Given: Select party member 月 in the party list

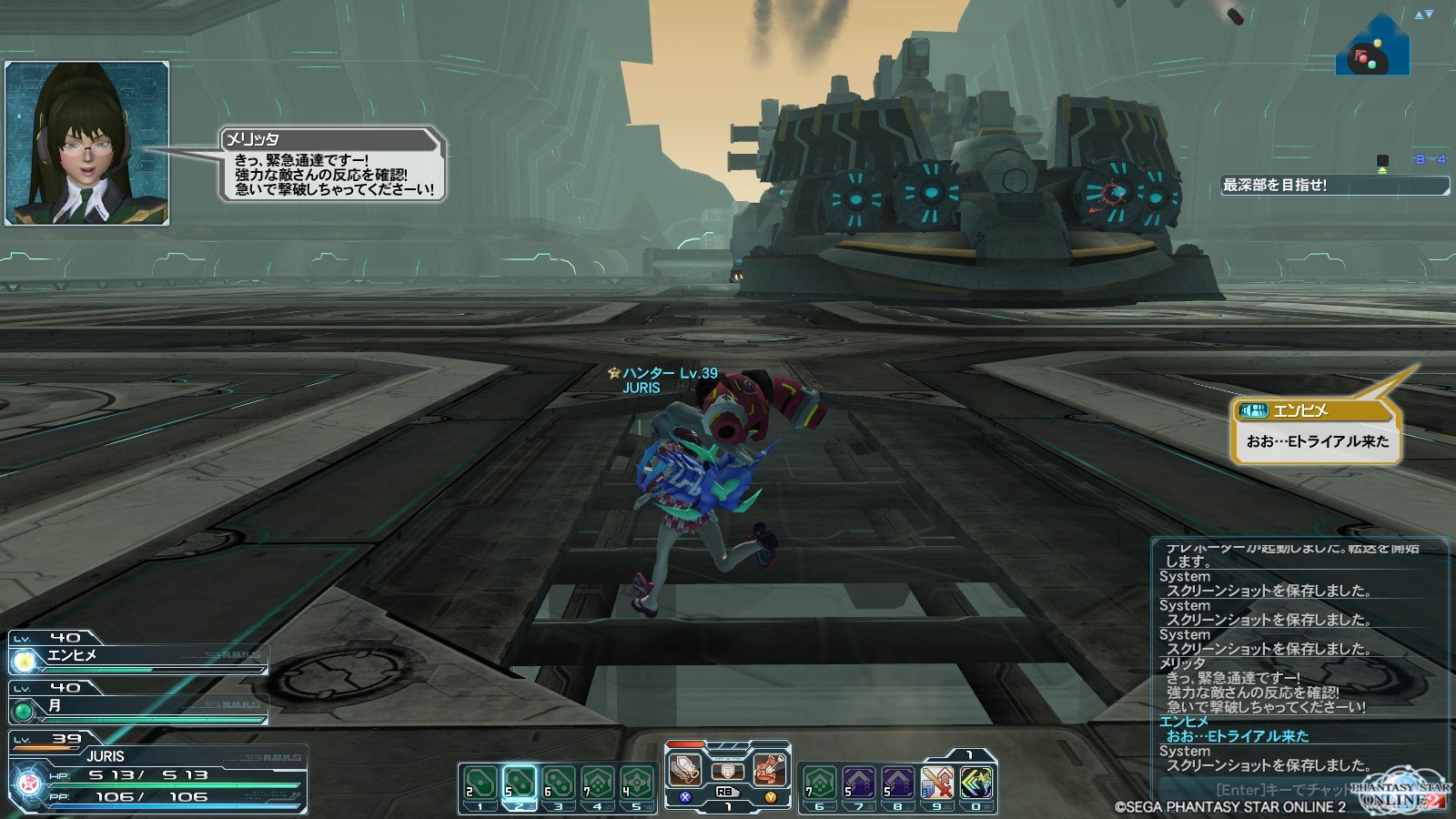Looking at the screenshot, I should tap(136, 706).
